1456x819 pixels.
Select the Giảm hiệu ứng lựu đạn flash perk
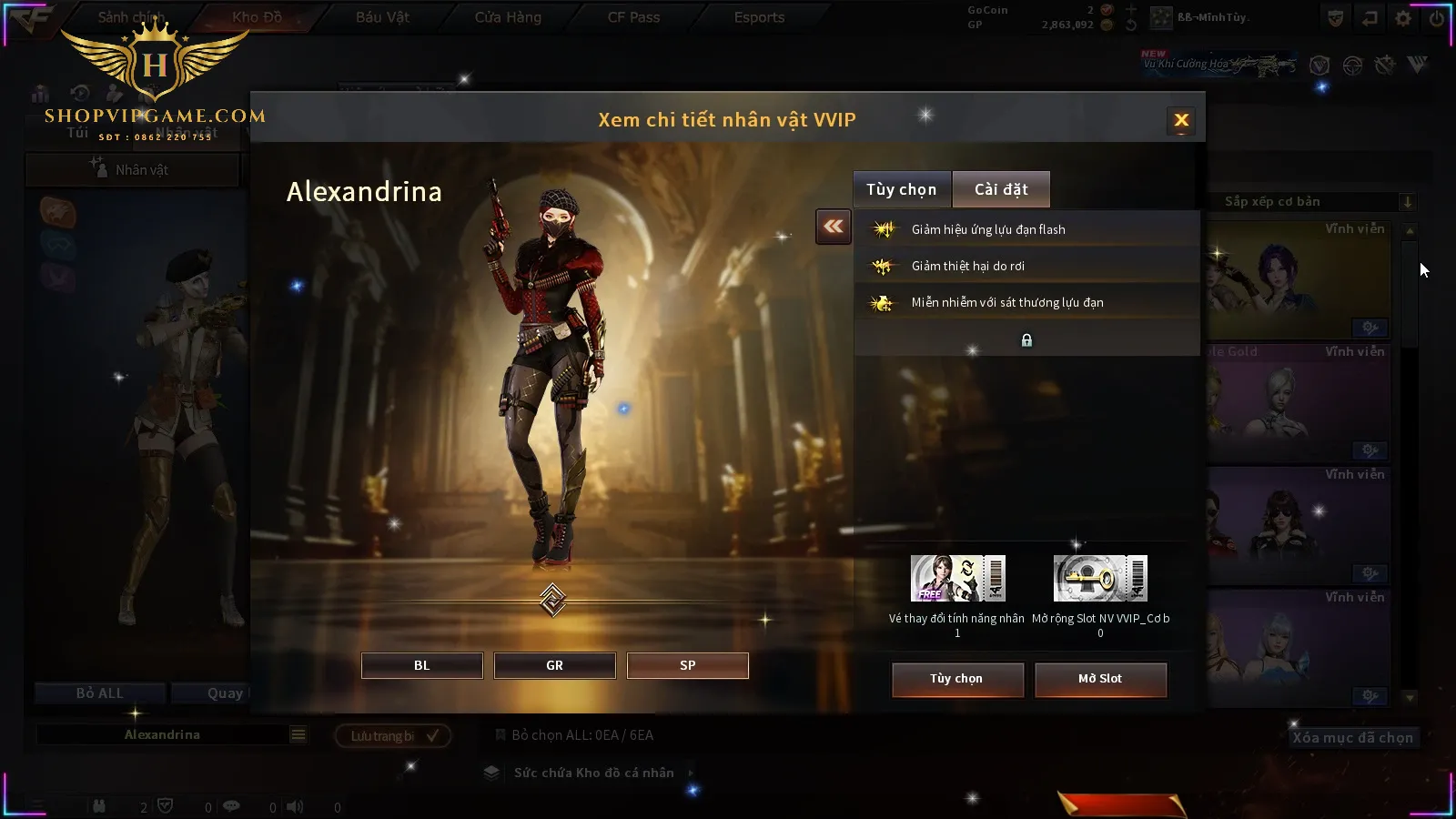tap(988, 229)
